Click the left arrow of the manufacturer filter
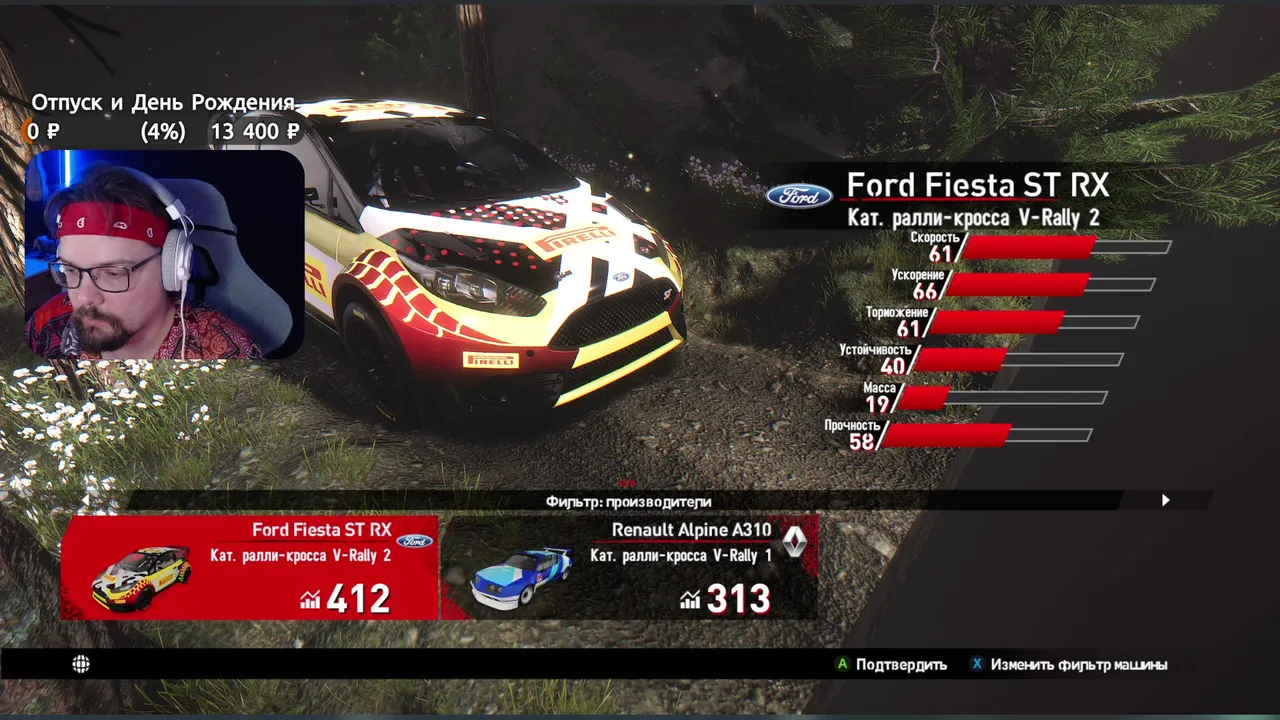The width and height of the screenshot is (1280, 720). pyautogui.click(x=85, y=500)
